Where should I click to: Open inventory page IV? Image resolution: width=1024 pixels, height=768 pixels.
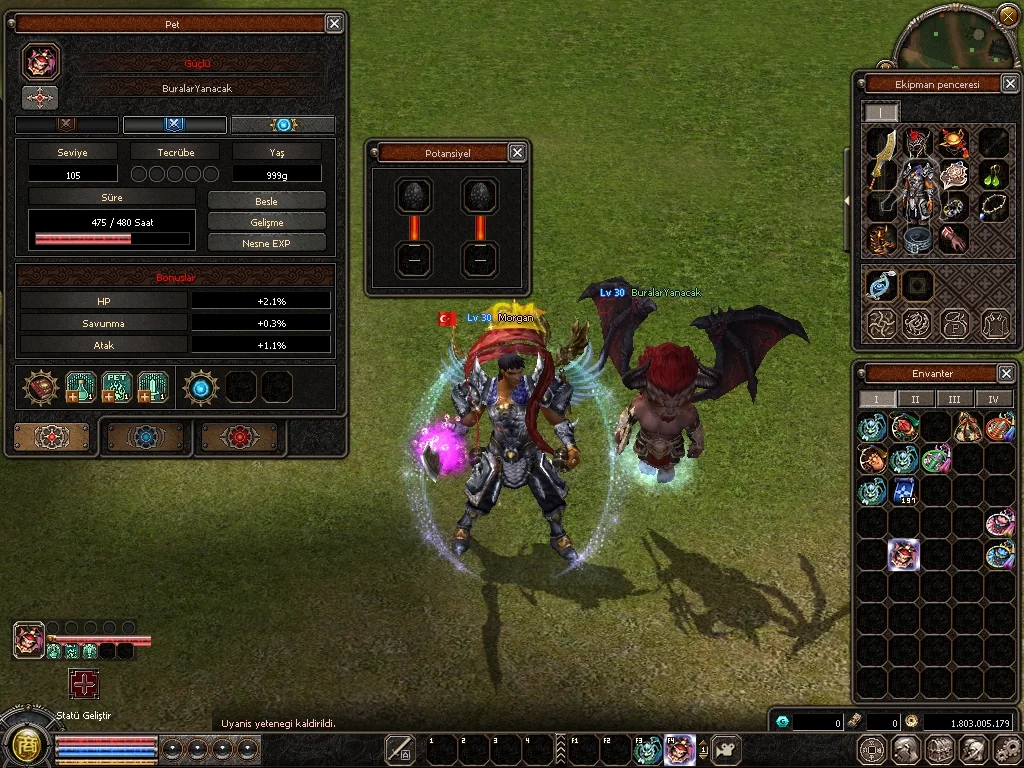tap(993, 399)
